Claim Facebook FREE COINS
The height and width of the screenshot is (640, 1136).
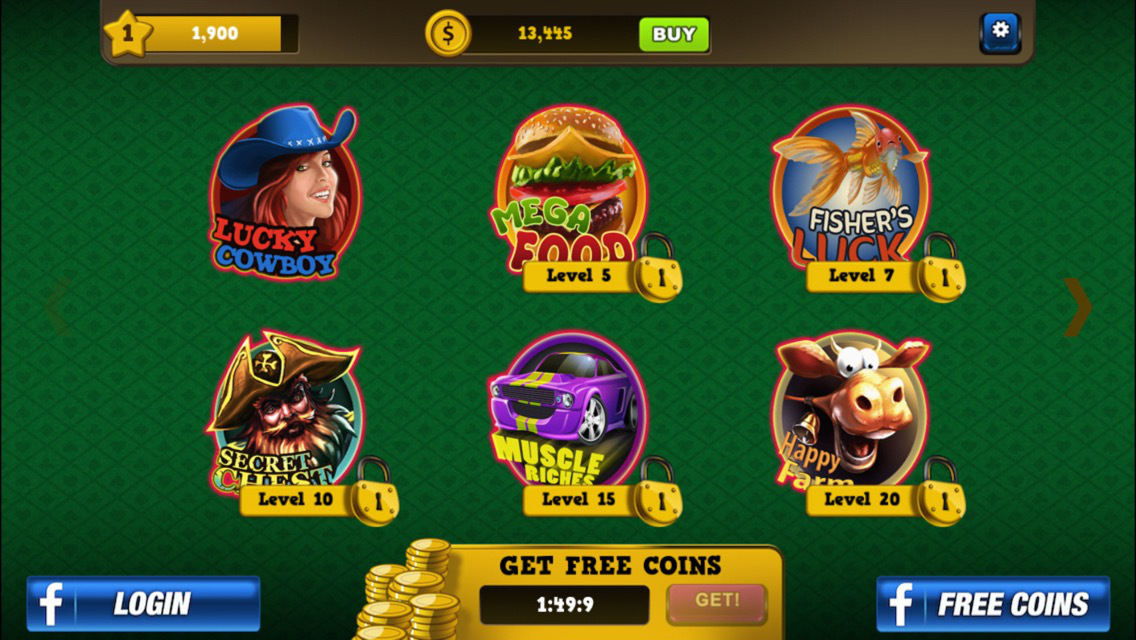(x=993, y=603)
